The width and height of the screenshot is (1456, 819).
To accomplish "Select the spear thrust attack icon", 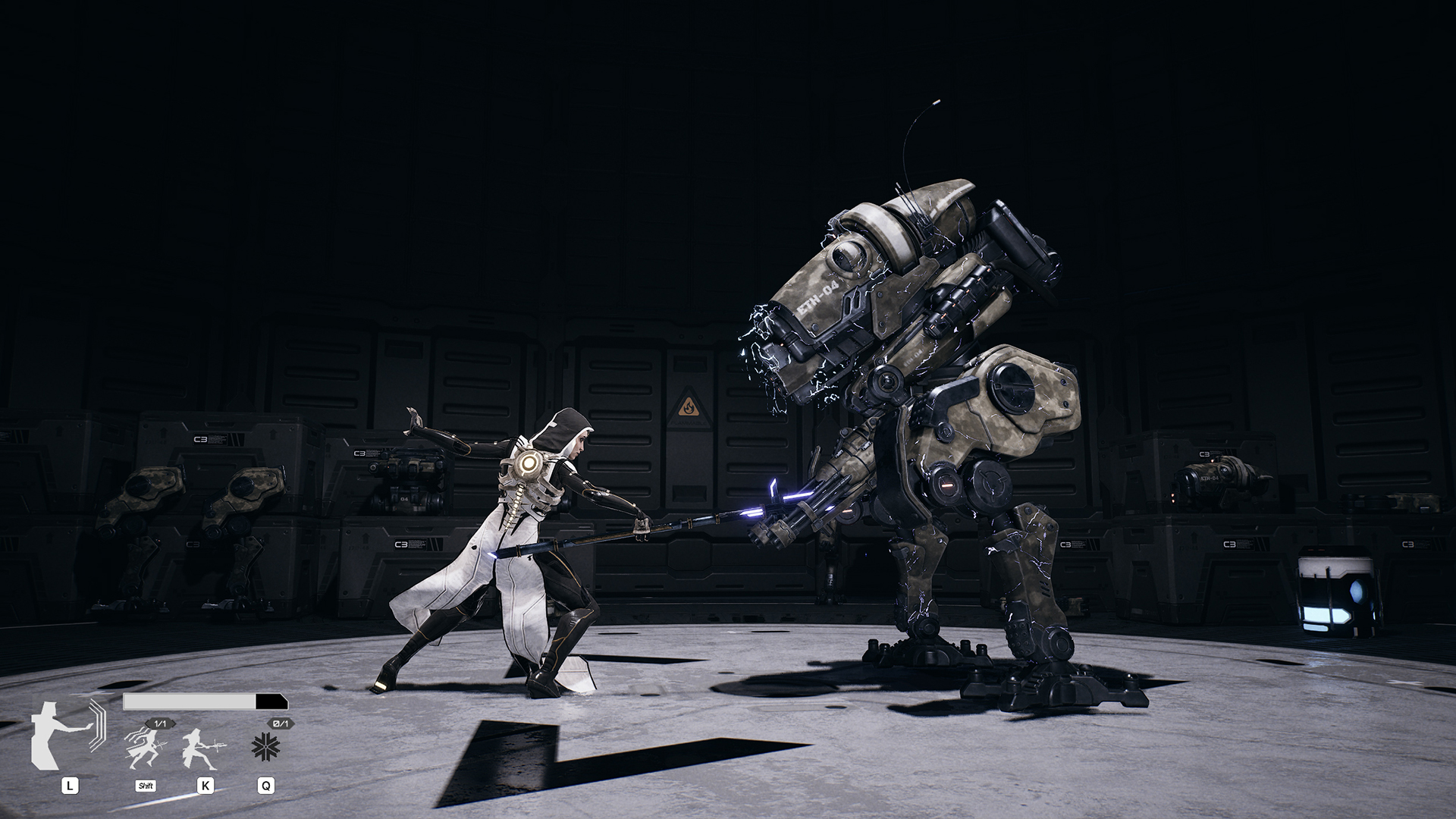I will 202,748.
